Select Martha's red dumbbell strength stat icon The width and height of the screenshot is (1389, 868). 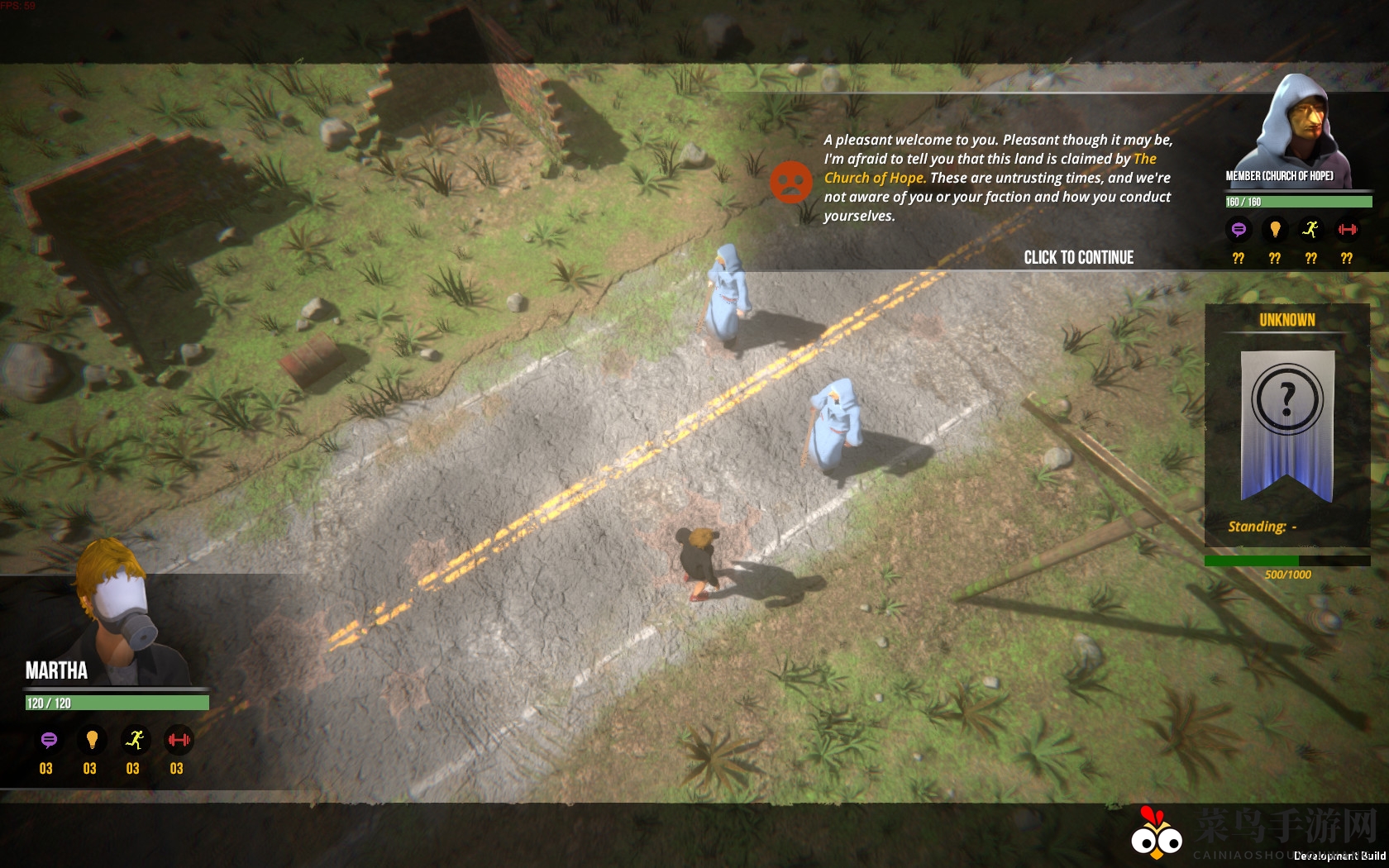(179, 740)
